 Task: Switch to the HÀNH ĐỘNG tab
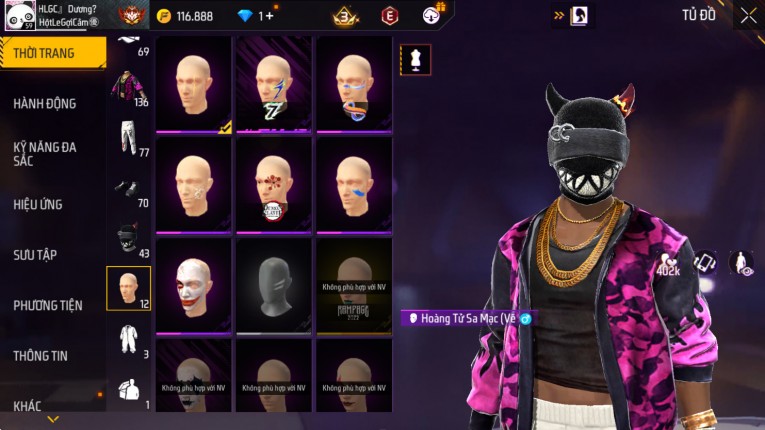[45, 103]
